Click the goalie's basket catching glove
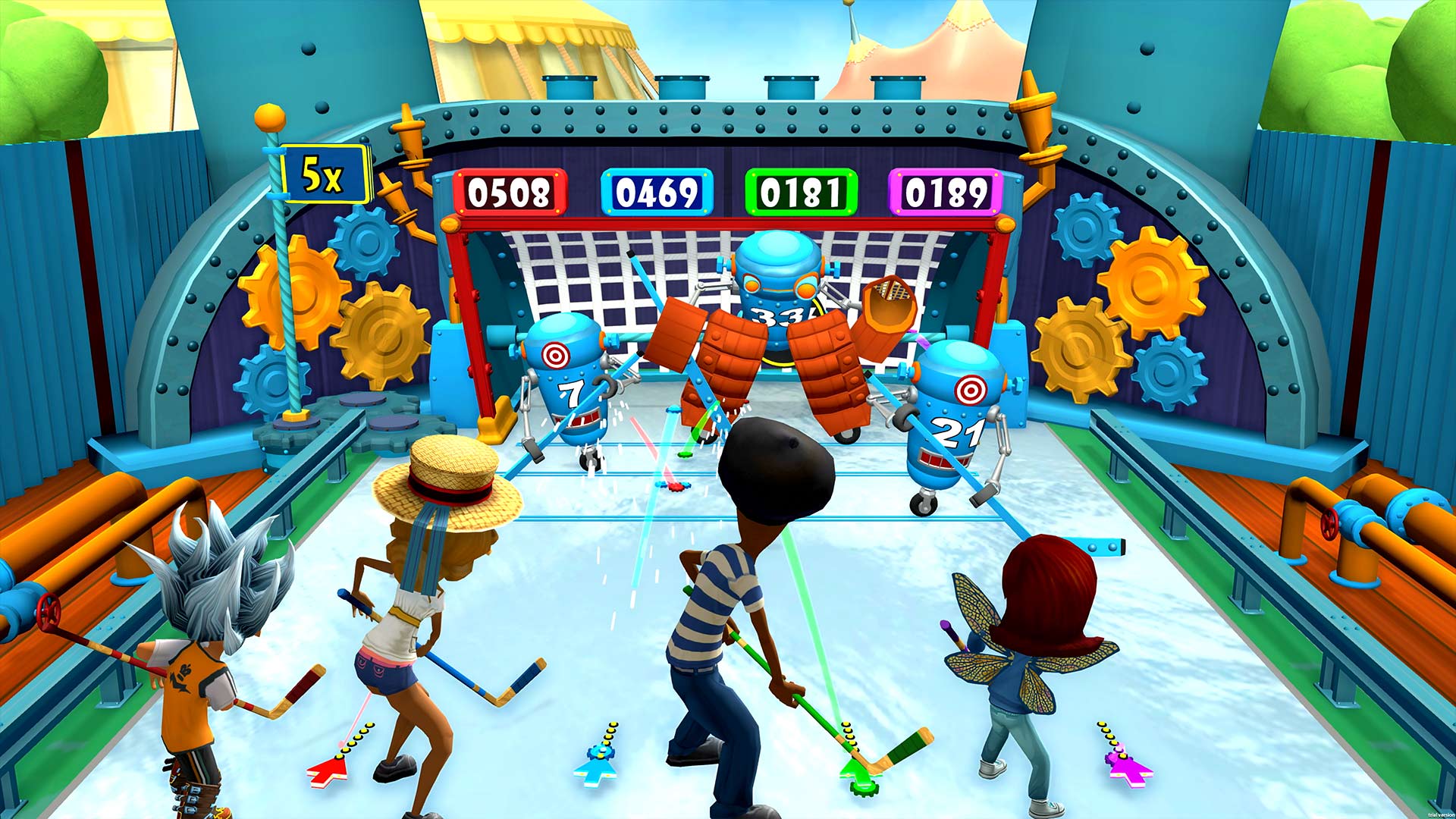Image resolution: width=1456 pixels, height=819 pixels. (x=889, y=303)
